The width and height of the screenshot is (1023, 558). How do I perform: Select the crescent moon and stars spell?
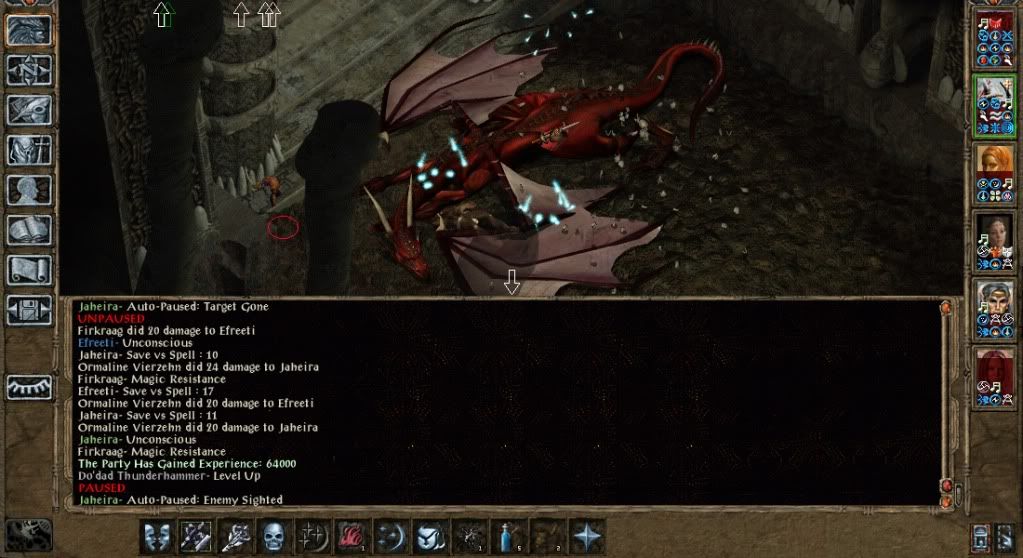(391, 536)
